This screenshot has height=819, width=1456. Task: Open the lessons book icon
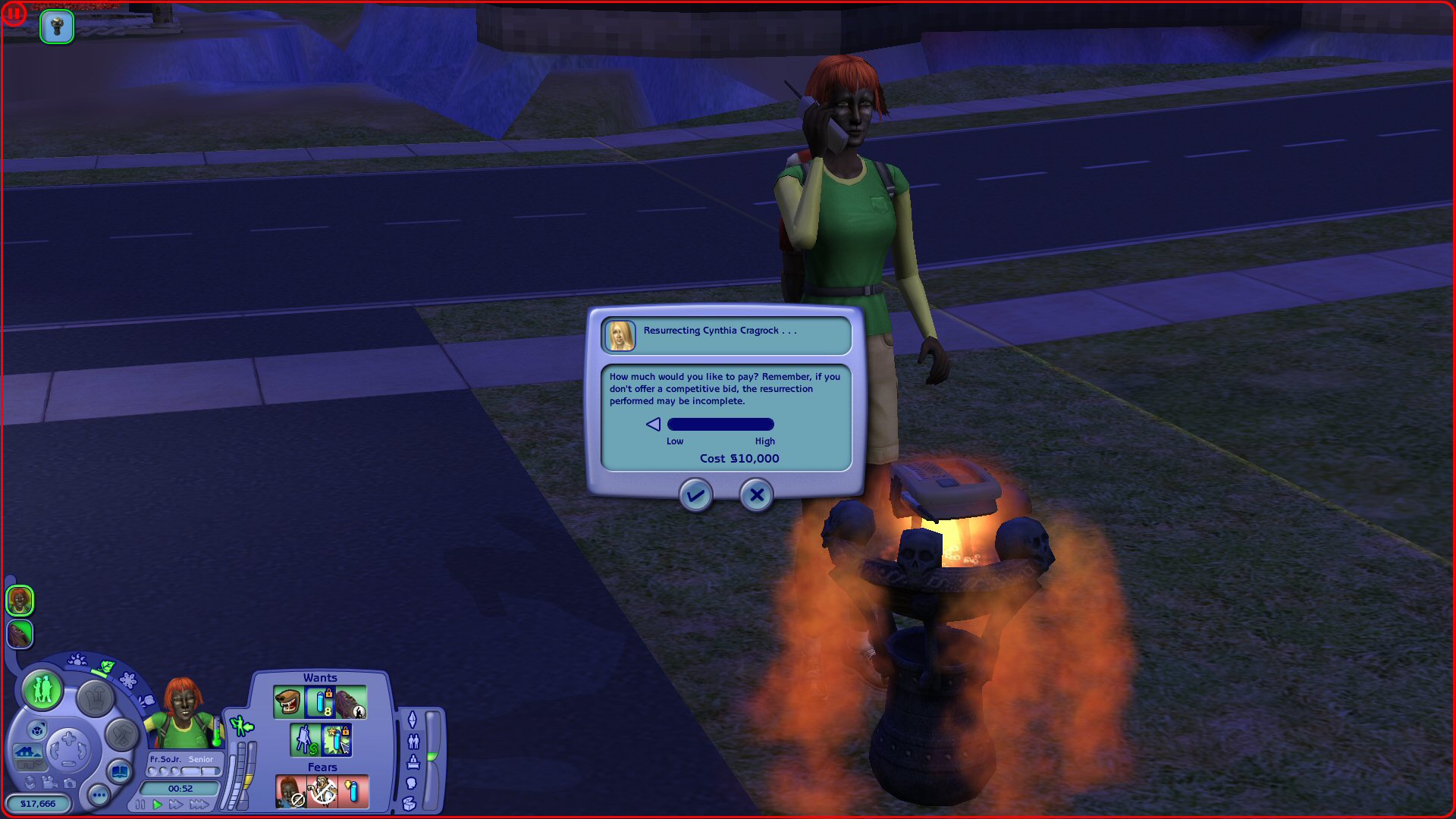pyautogui.click(x=120, y=770)
